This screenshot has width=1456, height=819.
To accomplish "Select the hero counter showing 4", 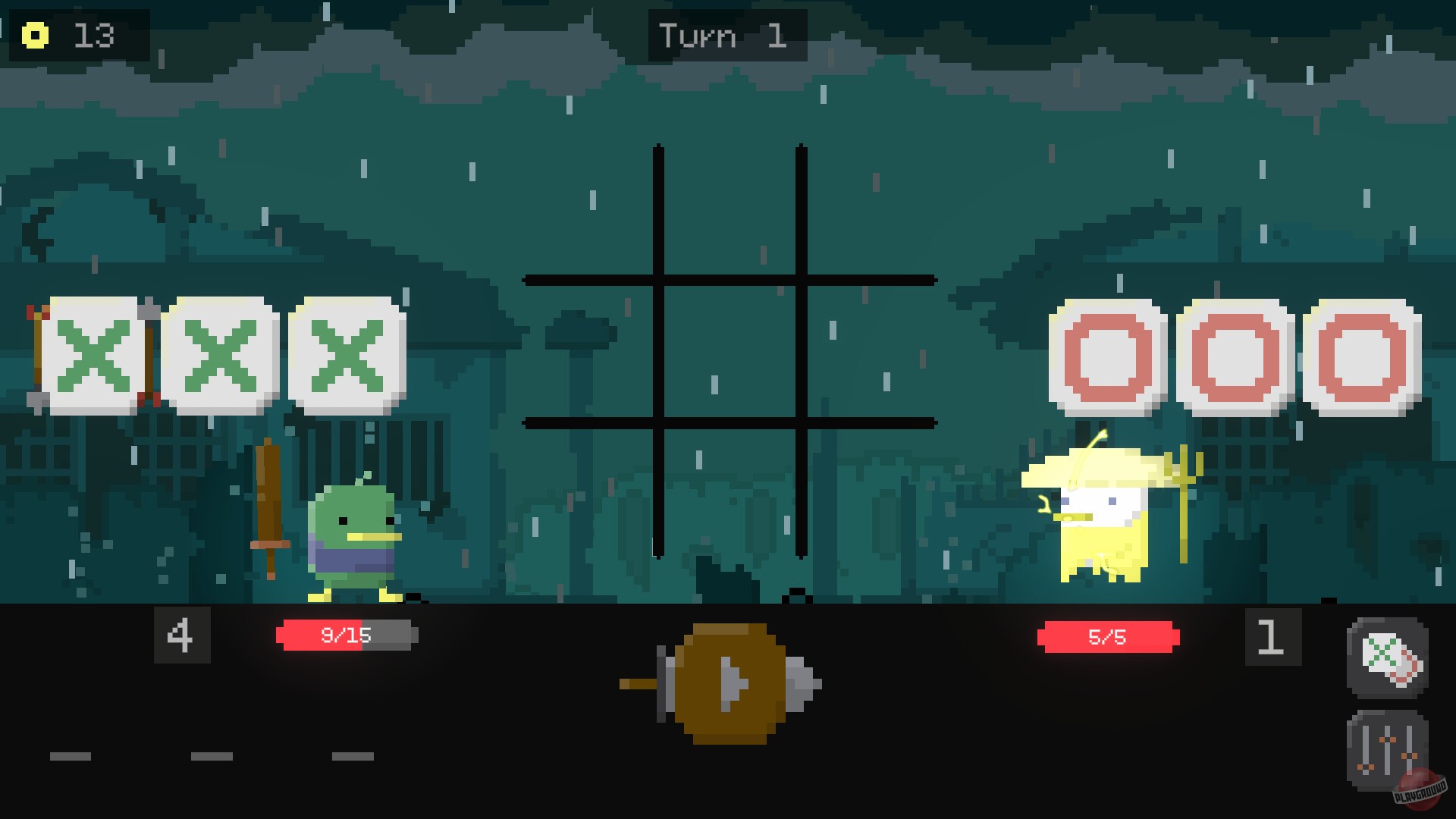I will (182, 635).
